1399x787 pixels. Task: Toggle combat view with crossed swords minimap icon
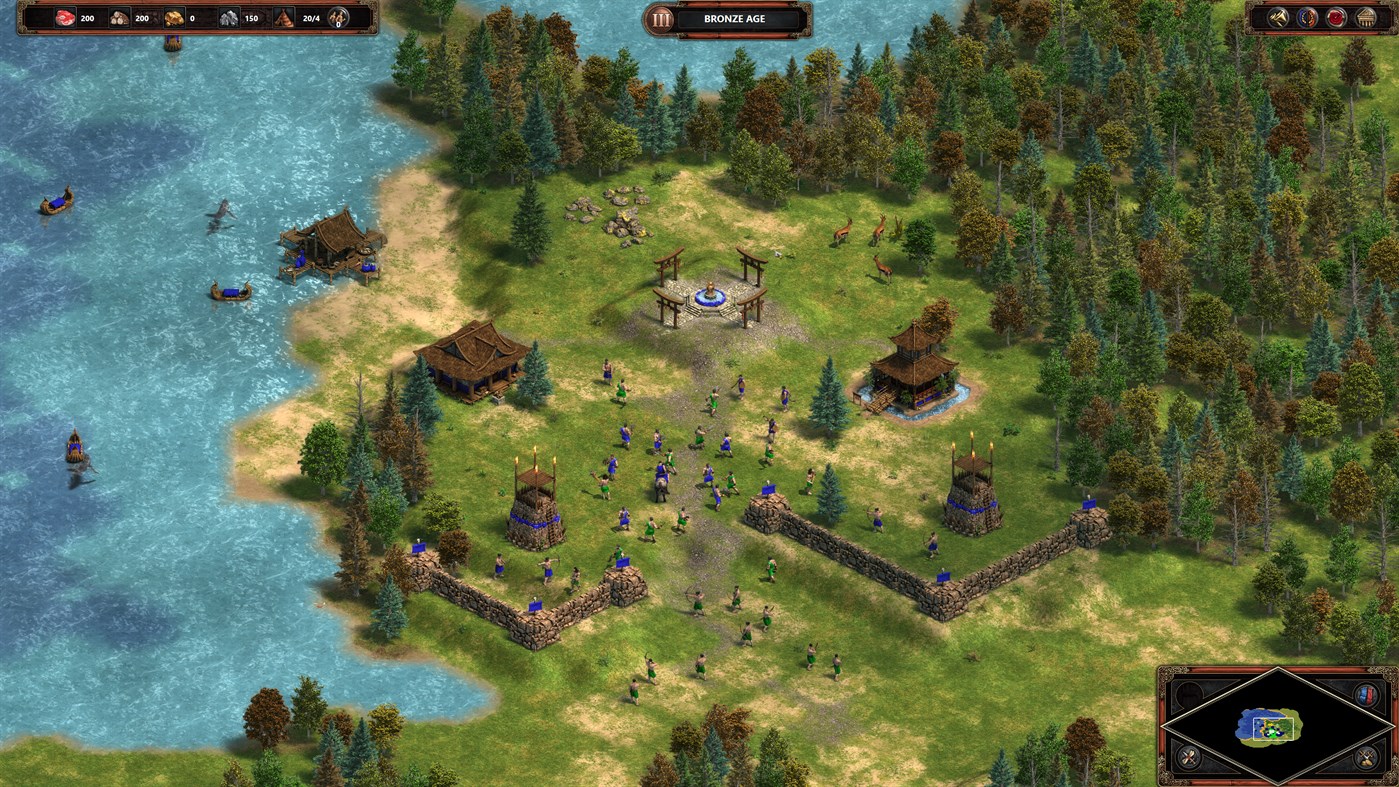pos(1187,756)
